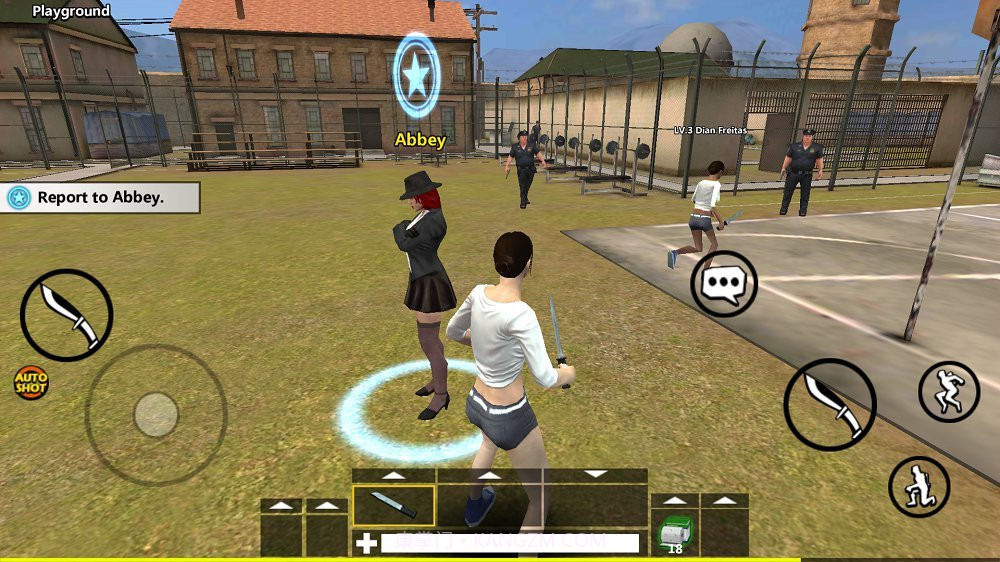The width and height of the screenshot is (1000, 562).
Task: Expand the down-arrow tab above the hotbar
Action: point(596,474)
